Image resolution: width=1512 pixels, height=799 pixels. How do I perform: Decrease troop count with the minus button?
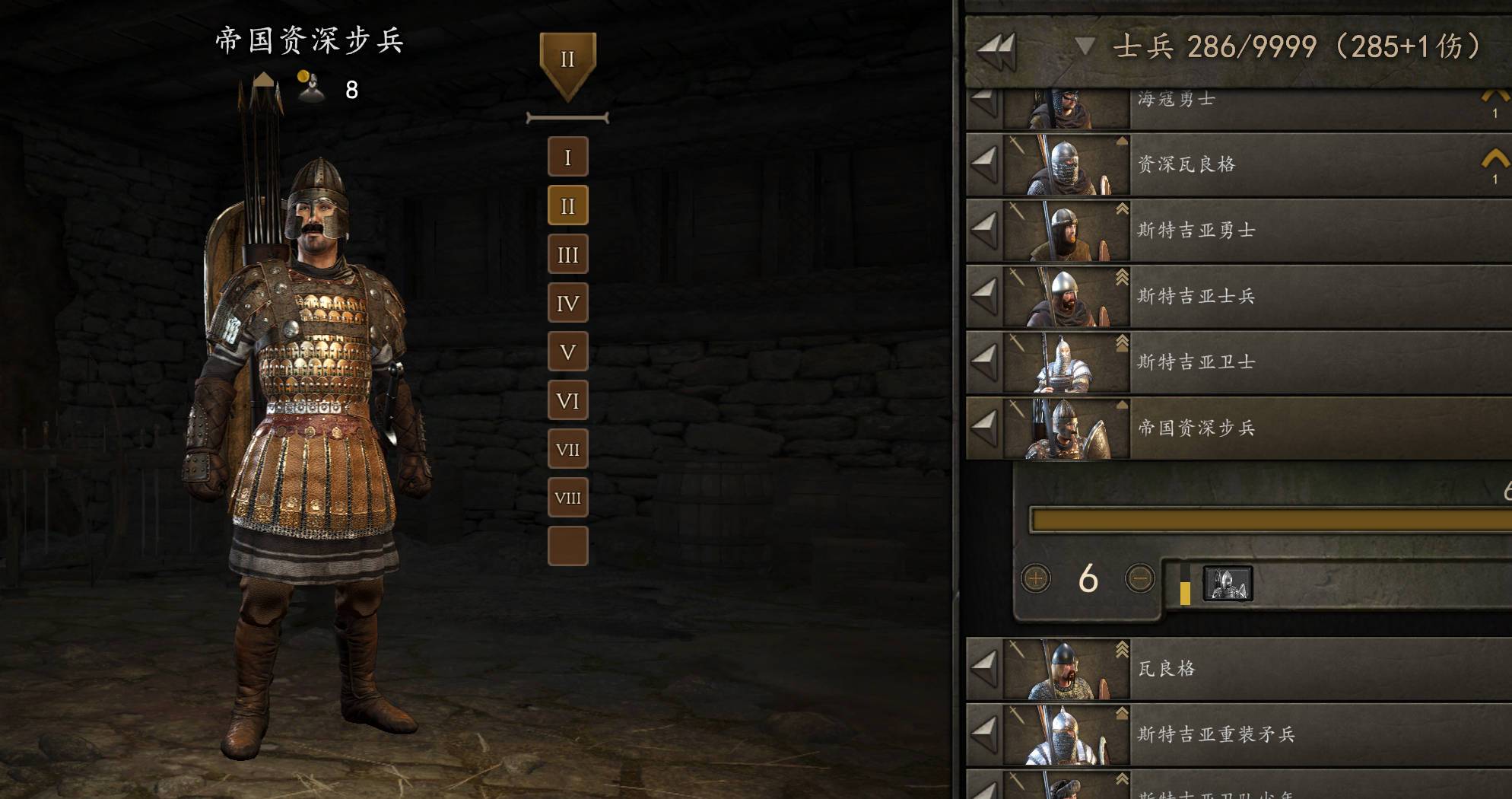tap(1139, 579)
